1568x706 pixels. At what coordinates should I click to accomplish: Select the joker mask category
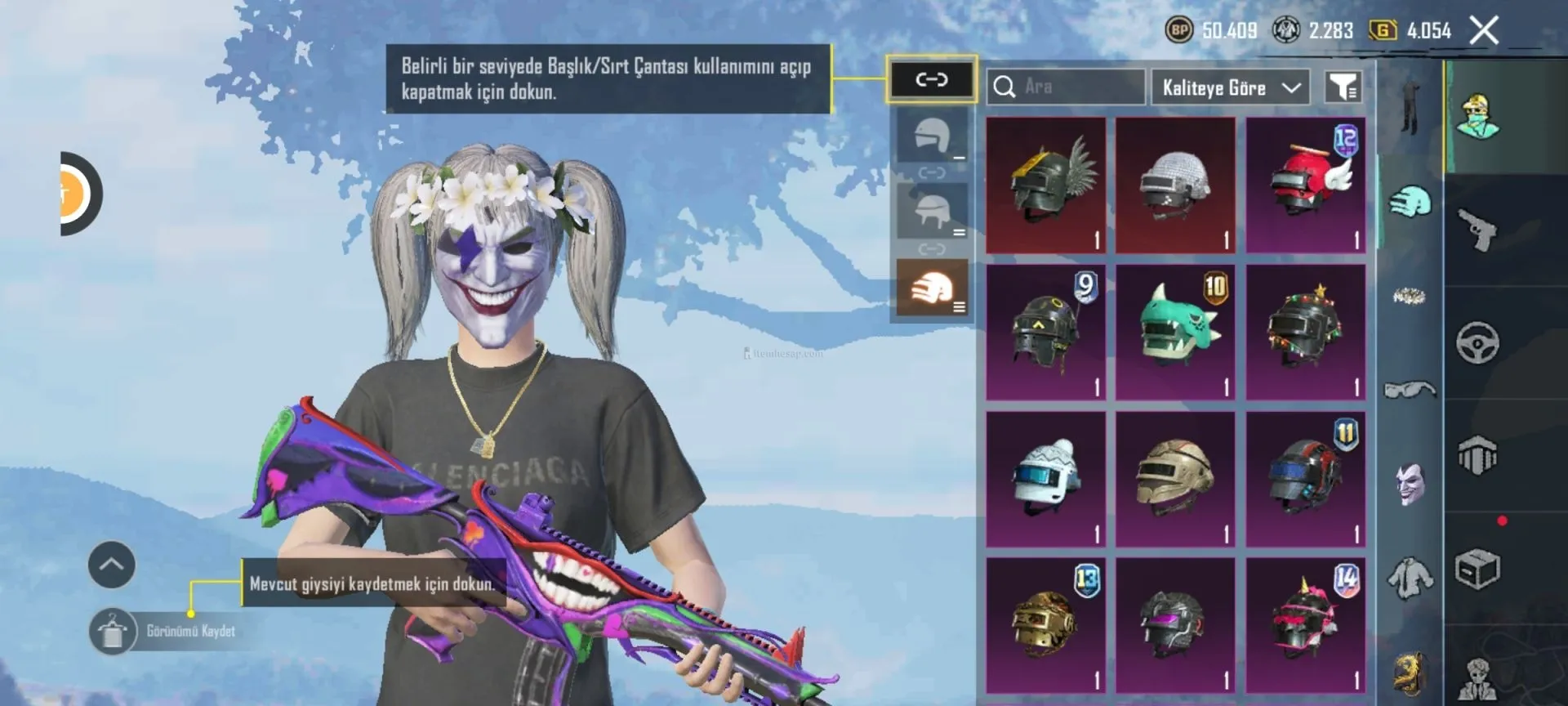[x=1410, y=484]
